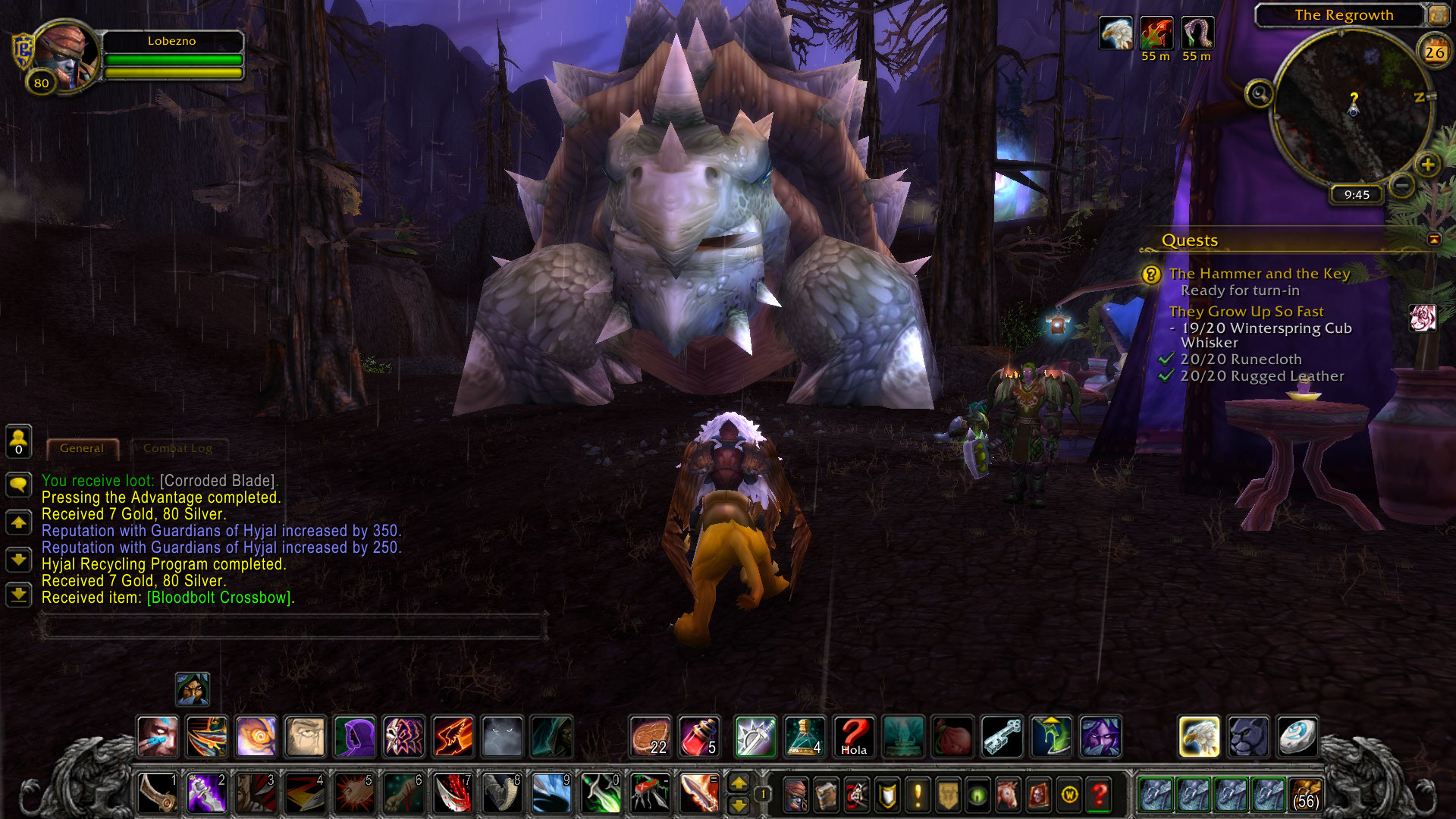The width and height of the screenshot is (1456, 819).
Task: Open the calendar showing day 26
Action: [1434, 52]
